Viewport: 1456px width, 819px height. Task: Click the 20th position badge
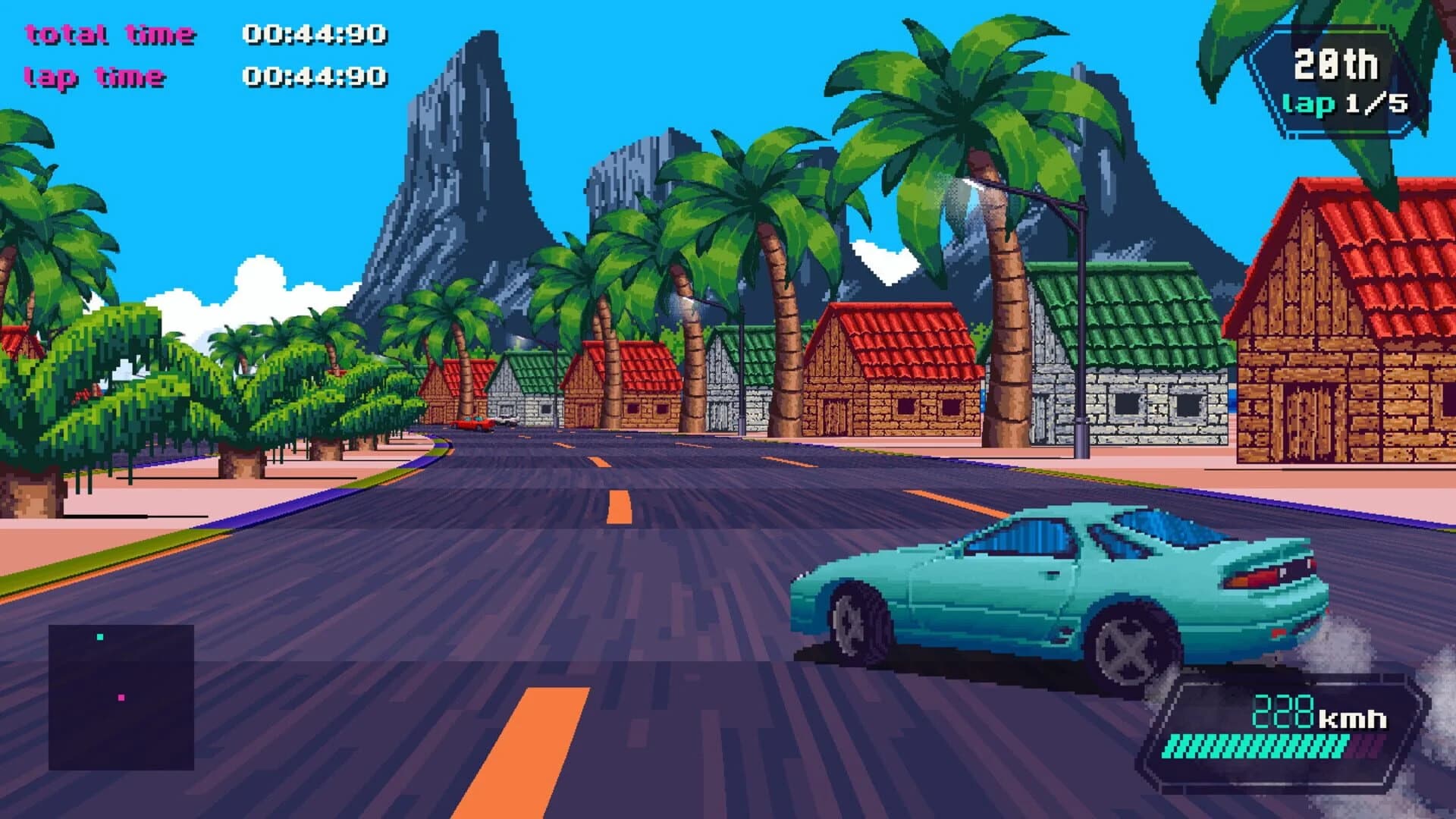1338,67
